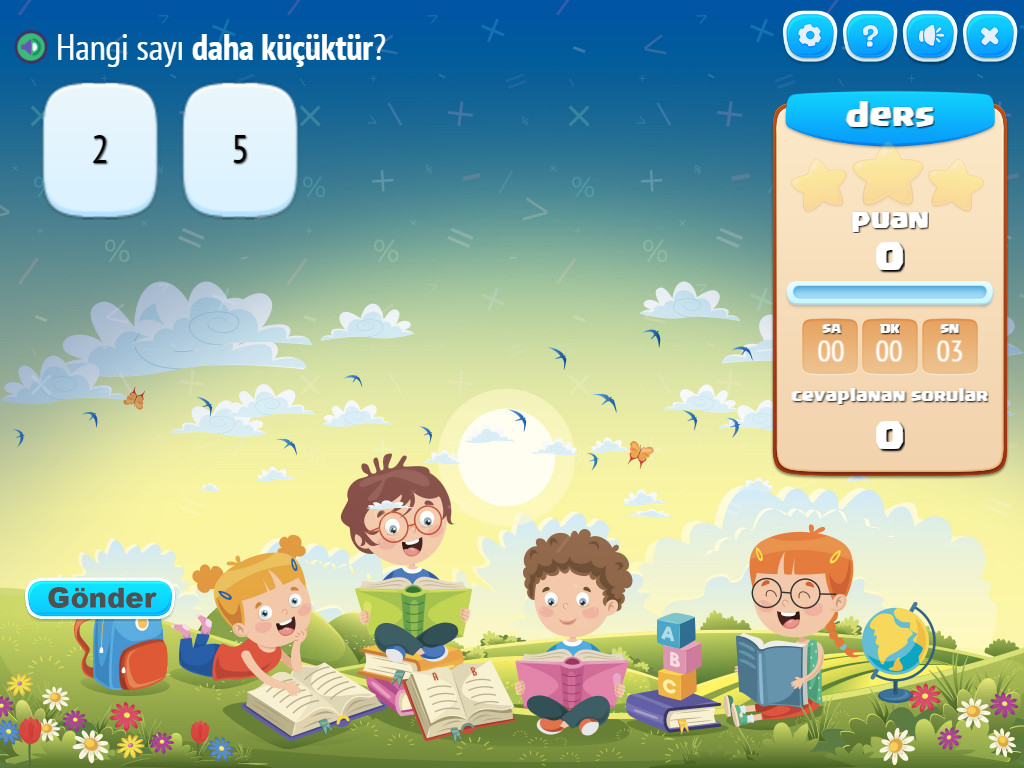The width and height of the screenshot is (1024, 768).
Task: Play the question audio speaker icon
Action: tap(31, 46)
